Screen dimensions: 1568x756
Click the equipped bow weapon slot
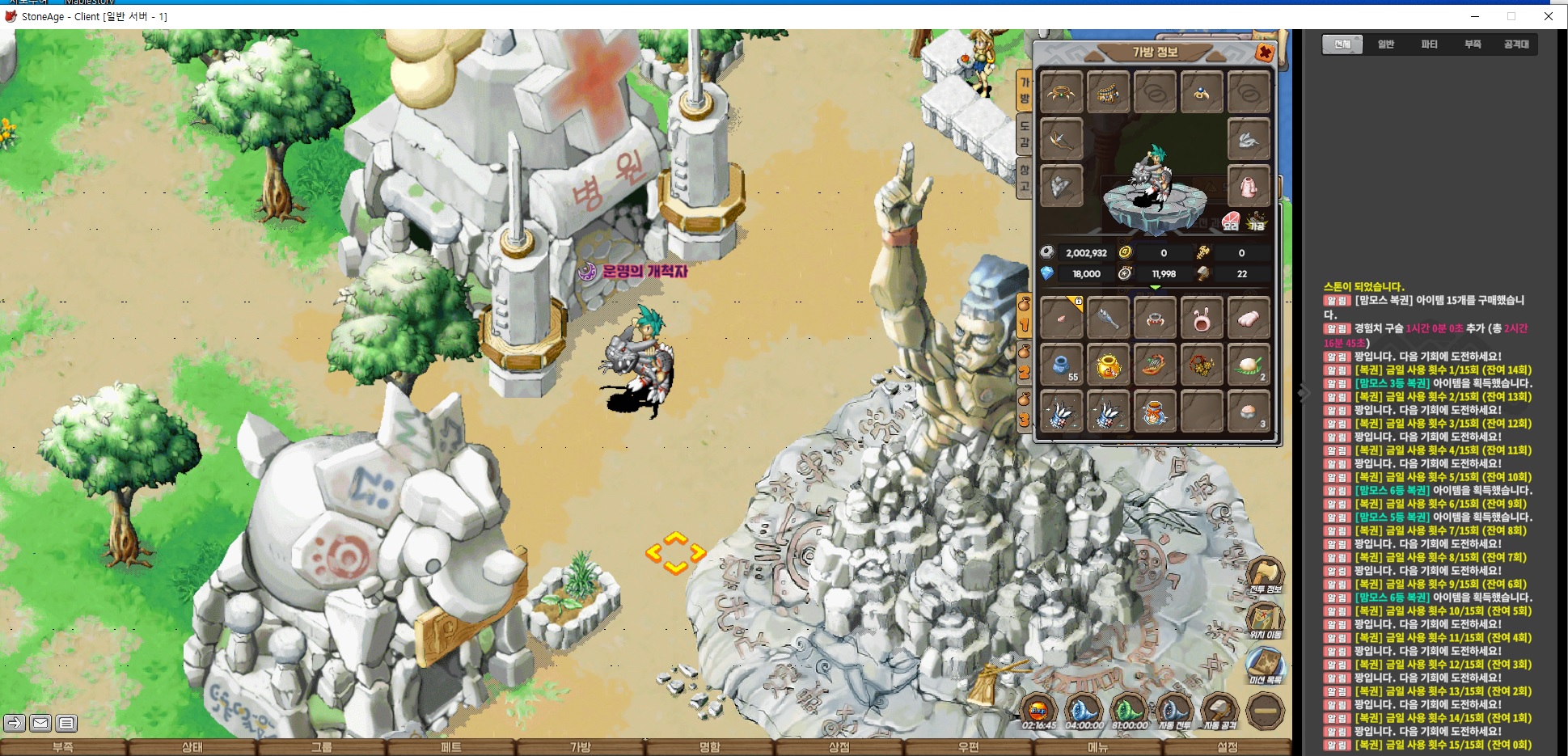(1061, 141)
